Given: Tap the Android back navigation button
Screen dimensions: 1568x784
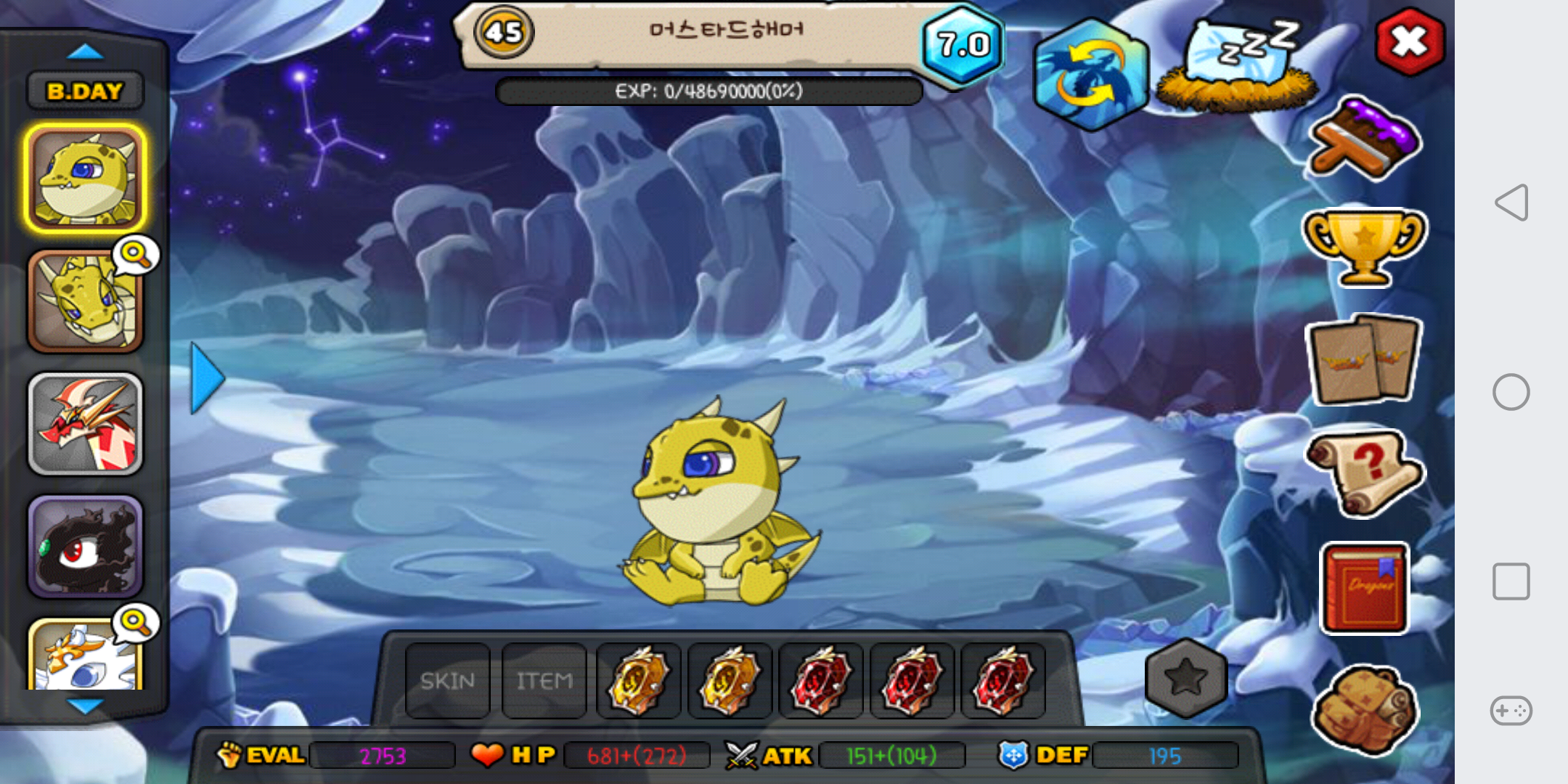Looking at the screenshot, I should [x=1511, y=203].
